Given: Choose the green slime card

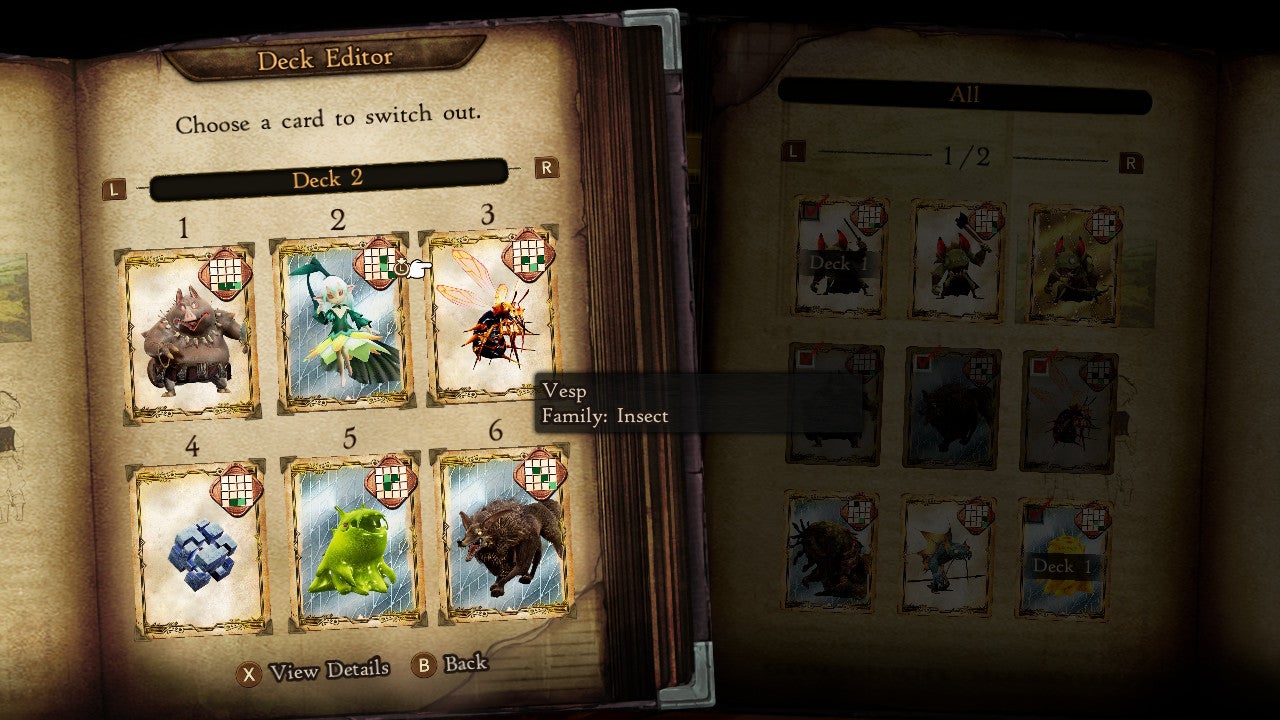Looking at the screenshot, I should [x=352, y=545].
